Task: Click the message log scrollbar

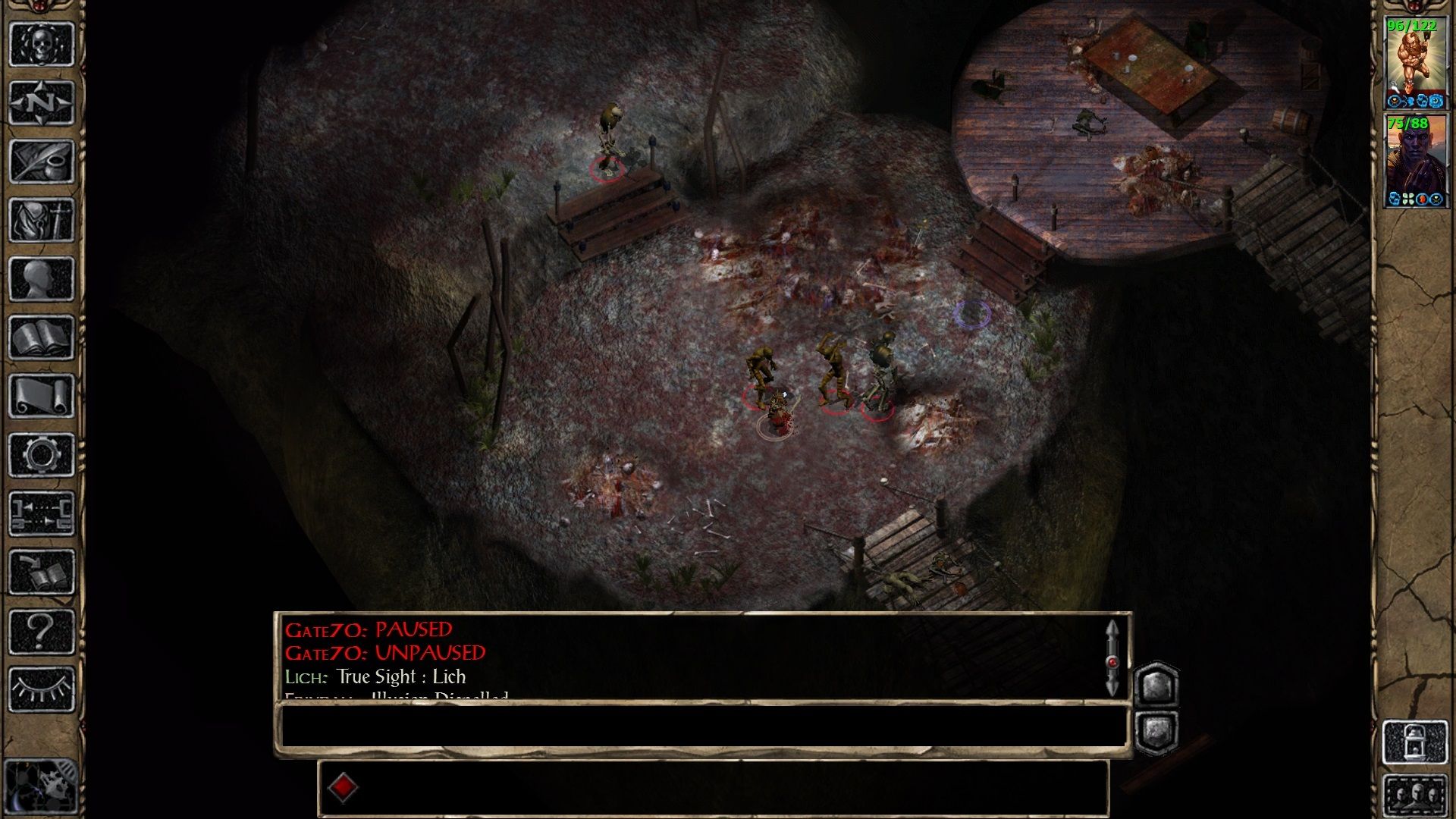Action: click(1112, 658)
